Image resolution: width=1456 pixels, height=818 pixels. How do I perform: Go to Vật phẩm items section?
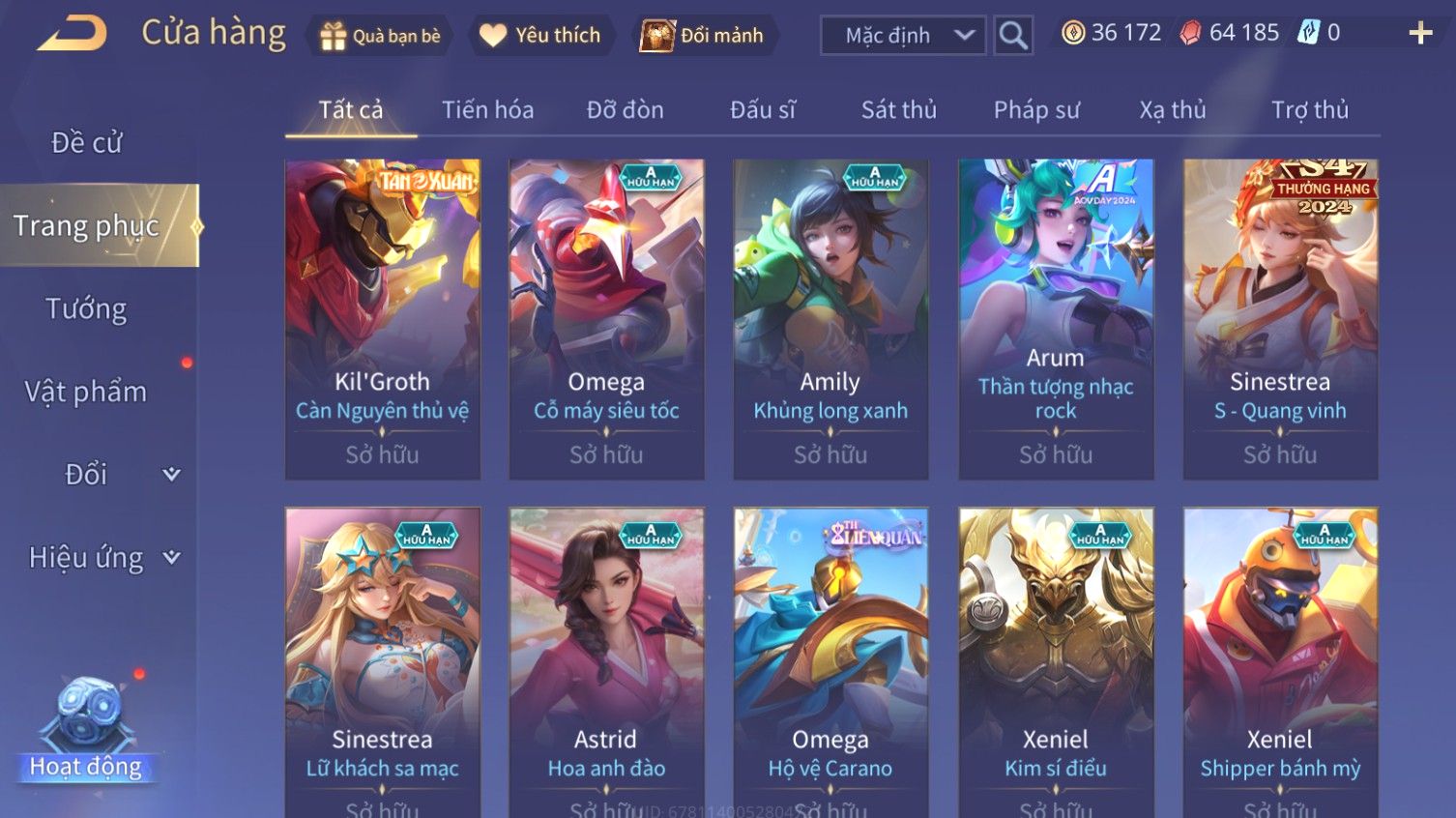(87, 392)
